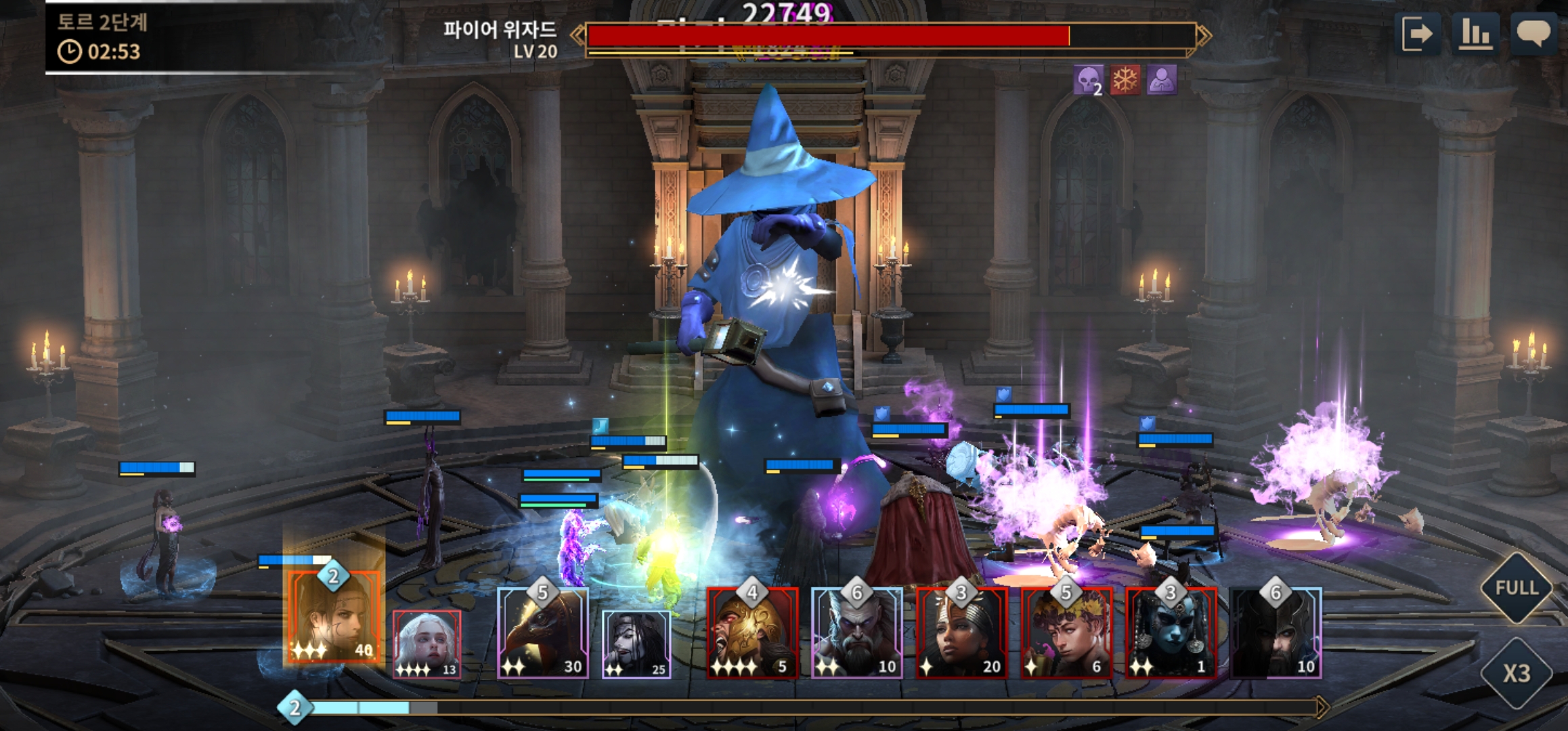Inspect the purple skull debuff icon
This screenshot has width=1568, height=731.
(1088, 81)
